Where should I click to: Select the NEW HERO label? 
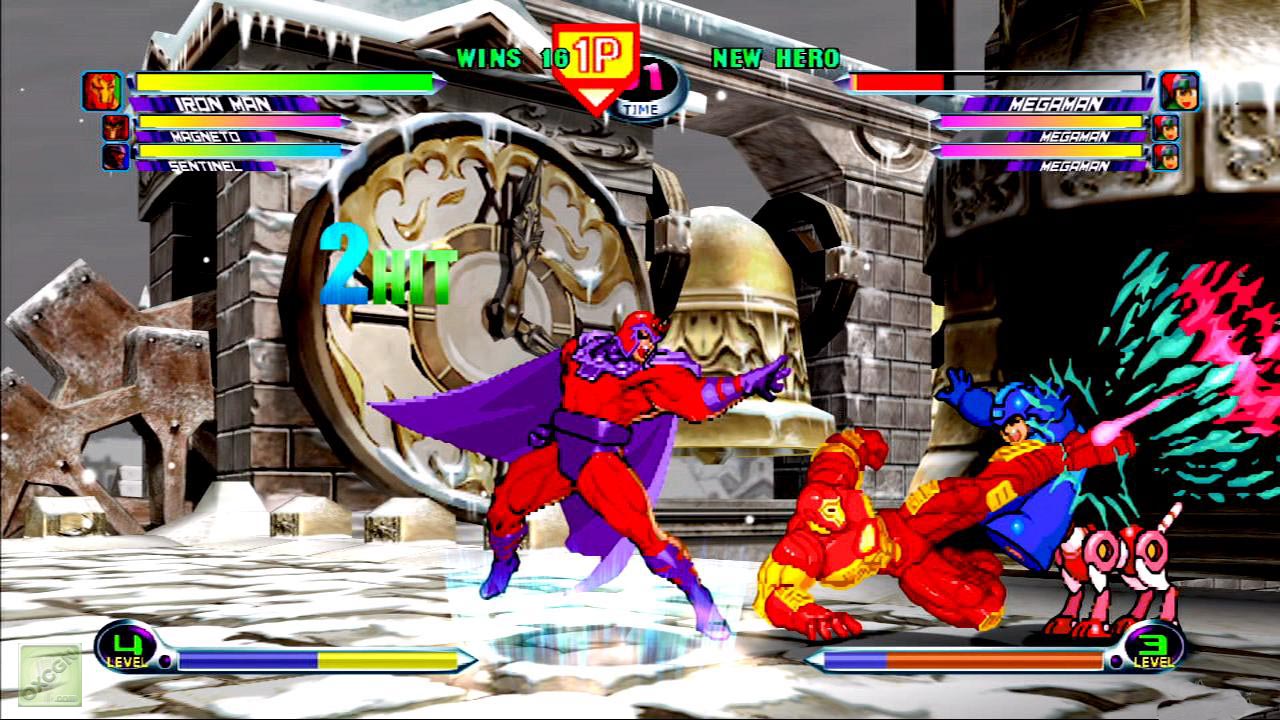[777, 59]
